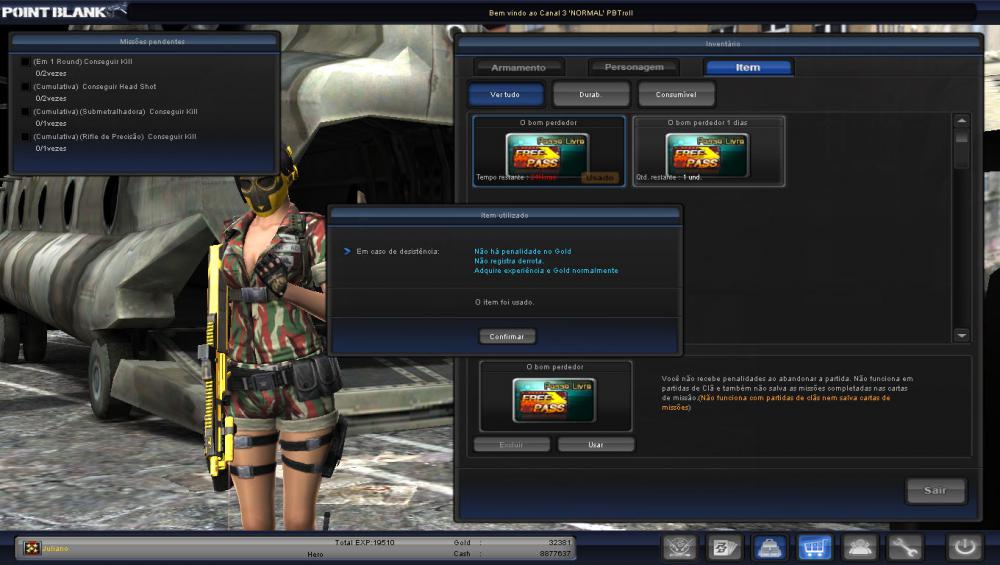This screenshot has height=565, width=1000.
Task: Filter inventory by Consumível
Action: click(x=676, y=94)
